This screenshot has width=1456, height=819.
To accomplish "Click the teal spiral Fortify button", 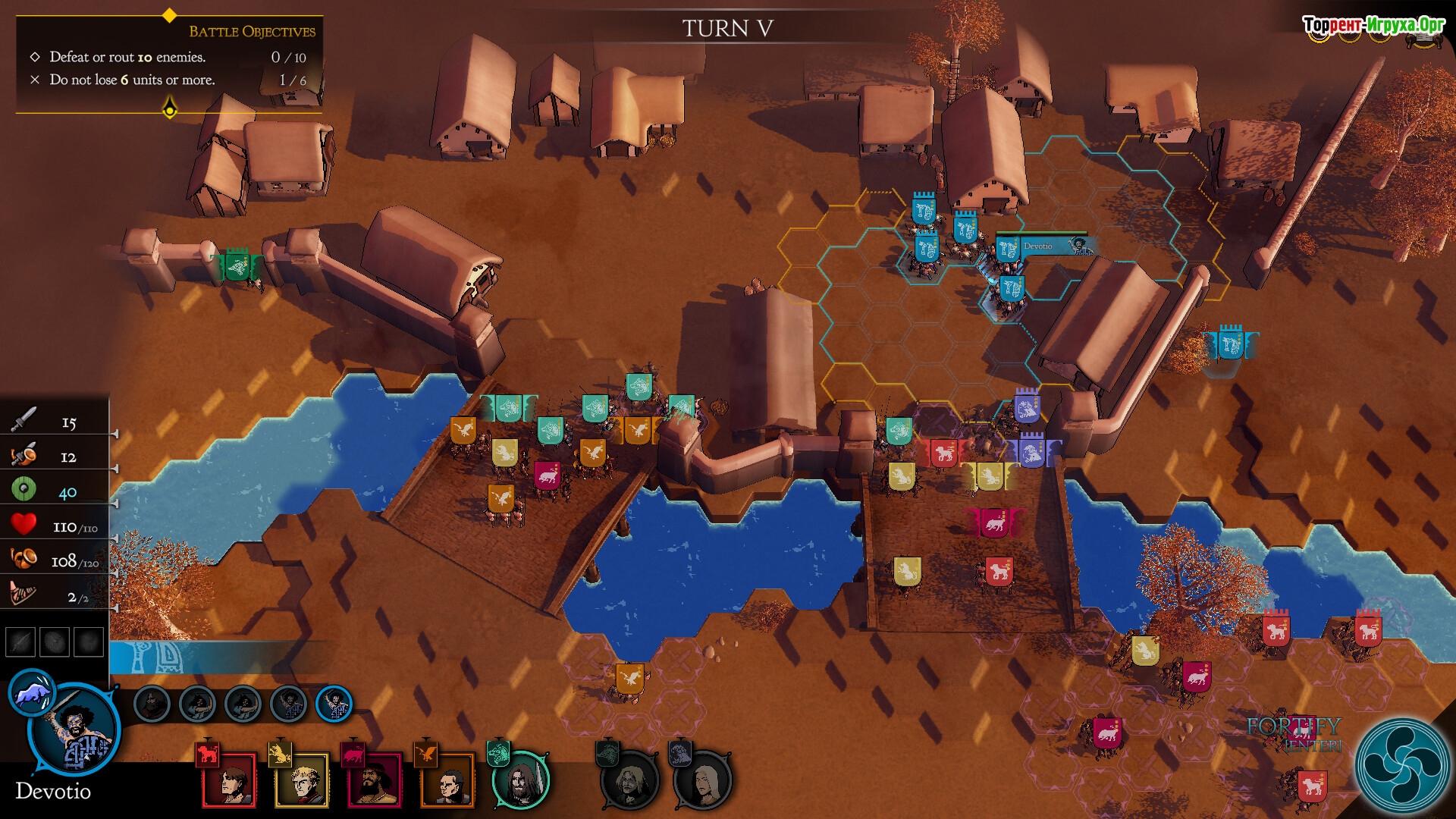I will [x=1401, y=764].
